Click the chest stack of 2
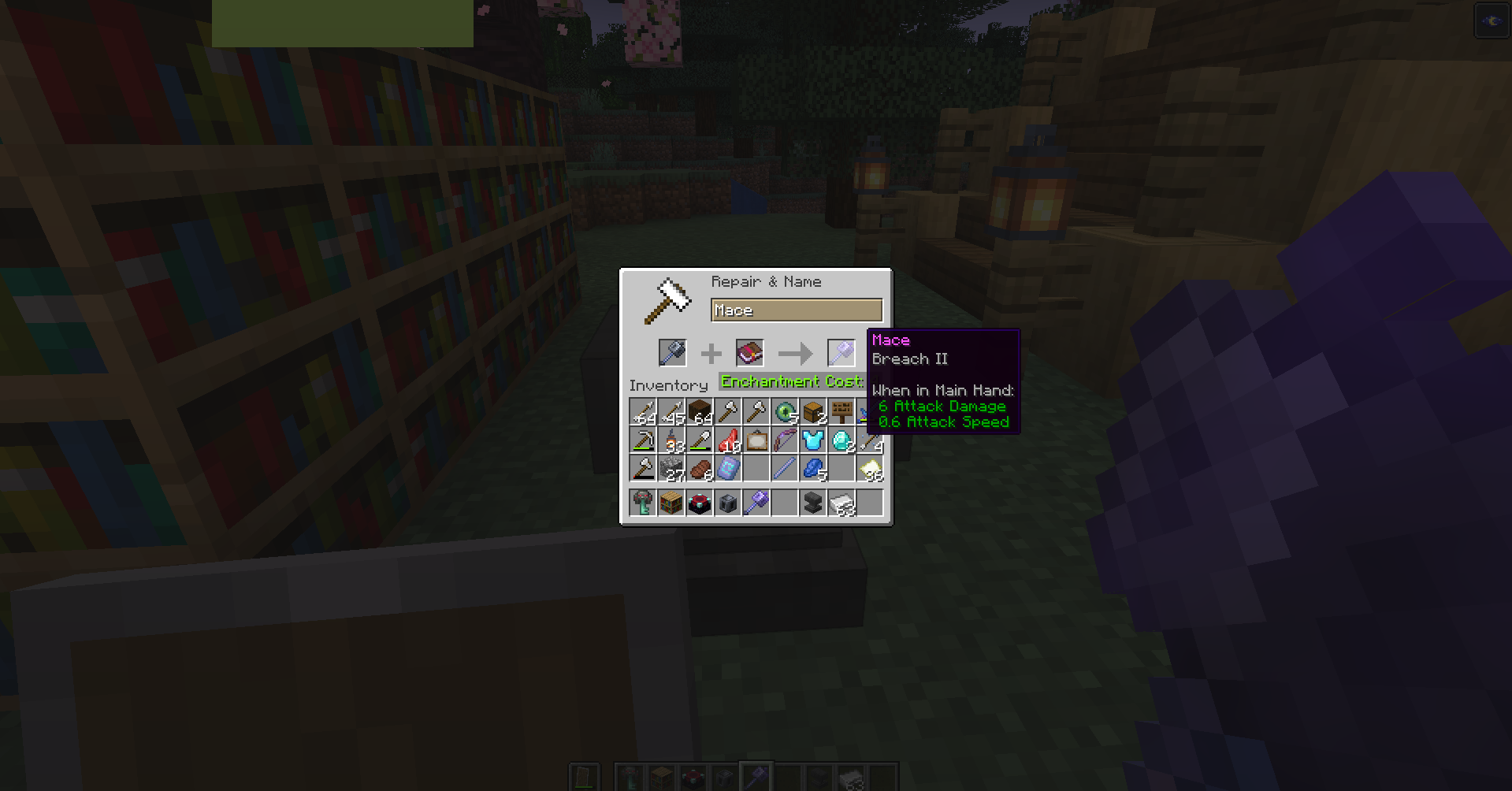Viewport: 1512px width, 791px height. [x=814, y=410]
